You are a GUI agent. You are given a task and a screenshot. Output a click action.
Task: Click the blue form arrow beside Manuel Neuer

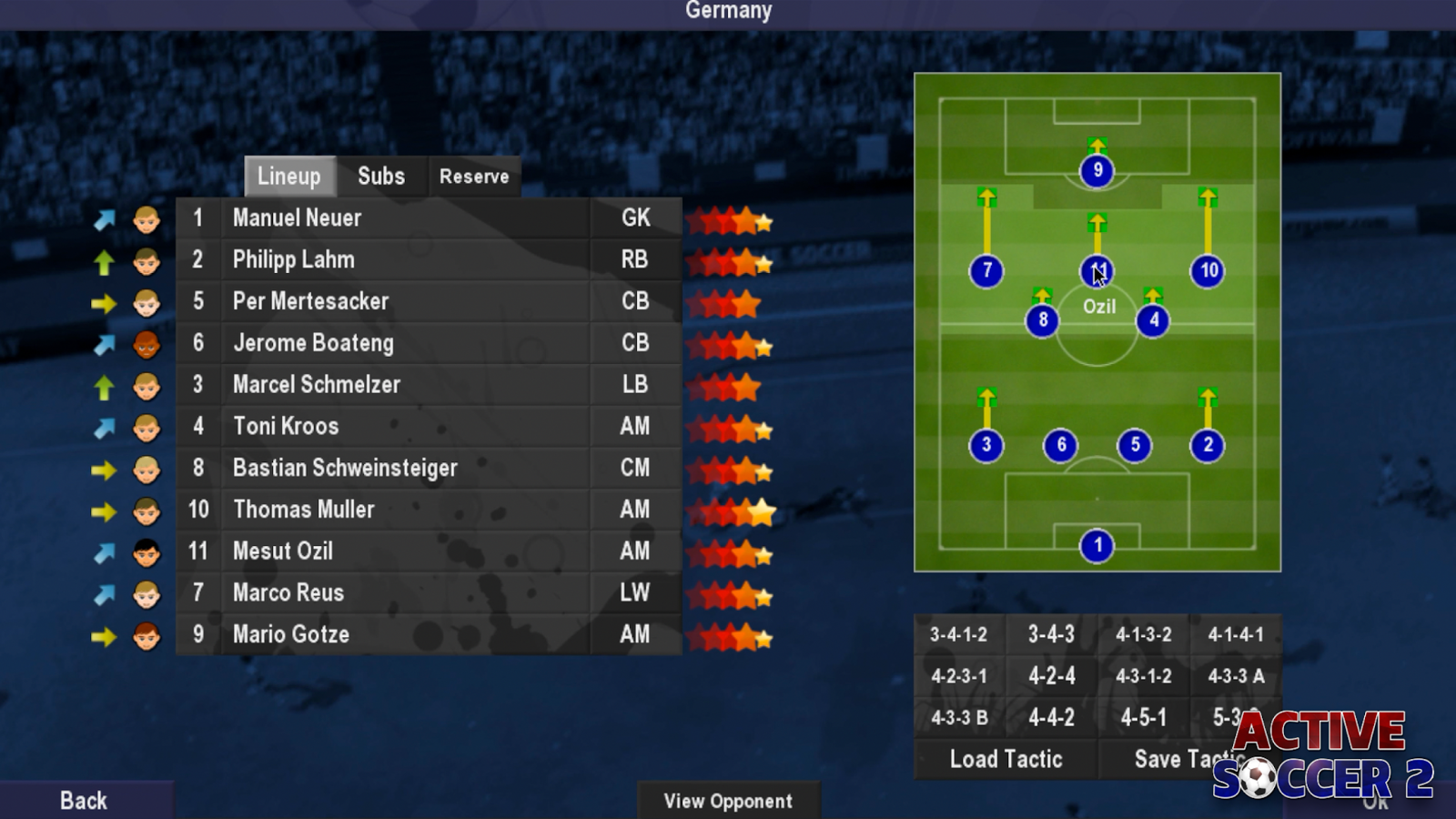pyautogui.click(x=106, y=218)
